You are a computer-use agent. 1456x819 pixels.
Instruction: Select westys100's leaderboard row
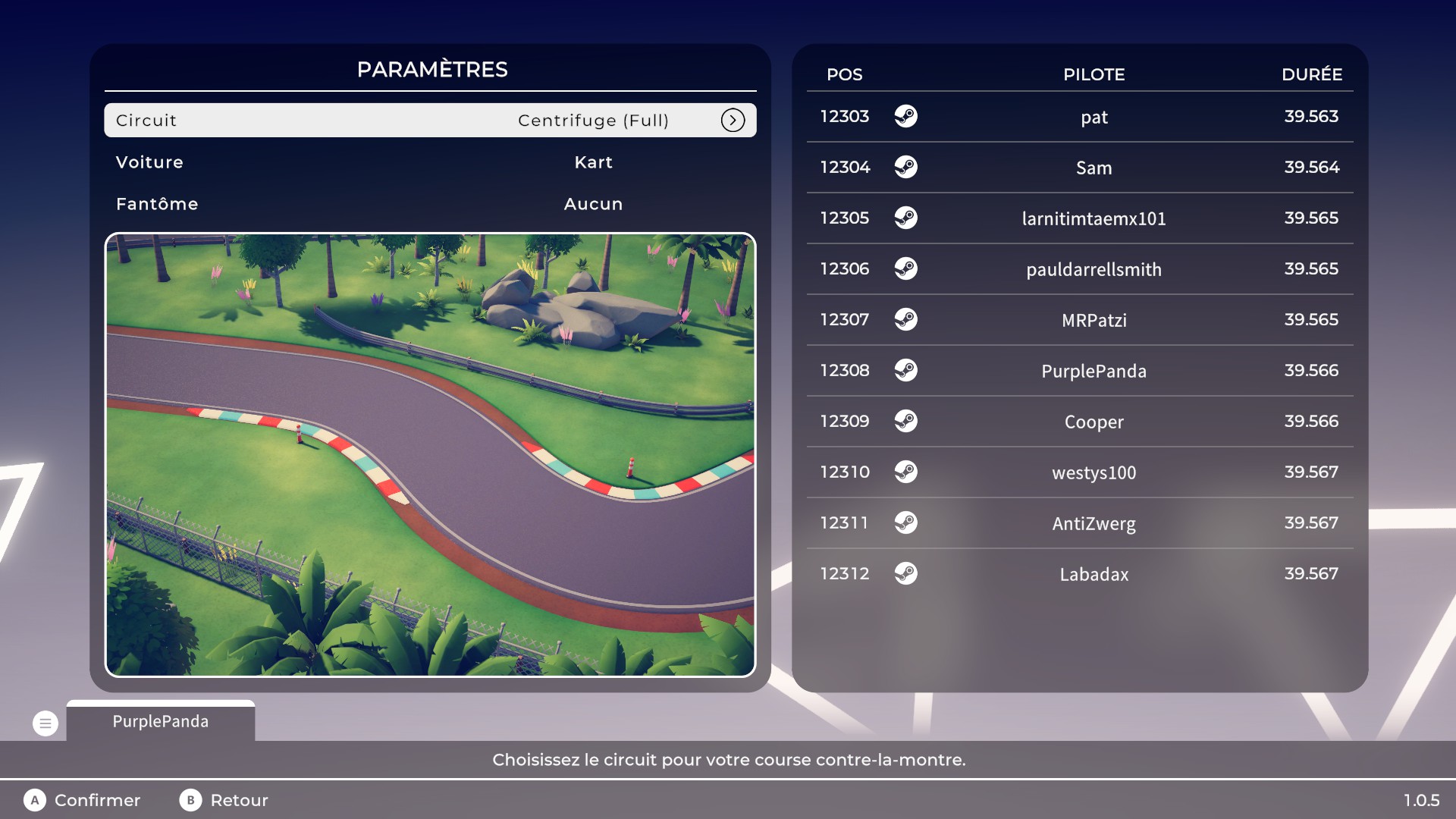1080,472
